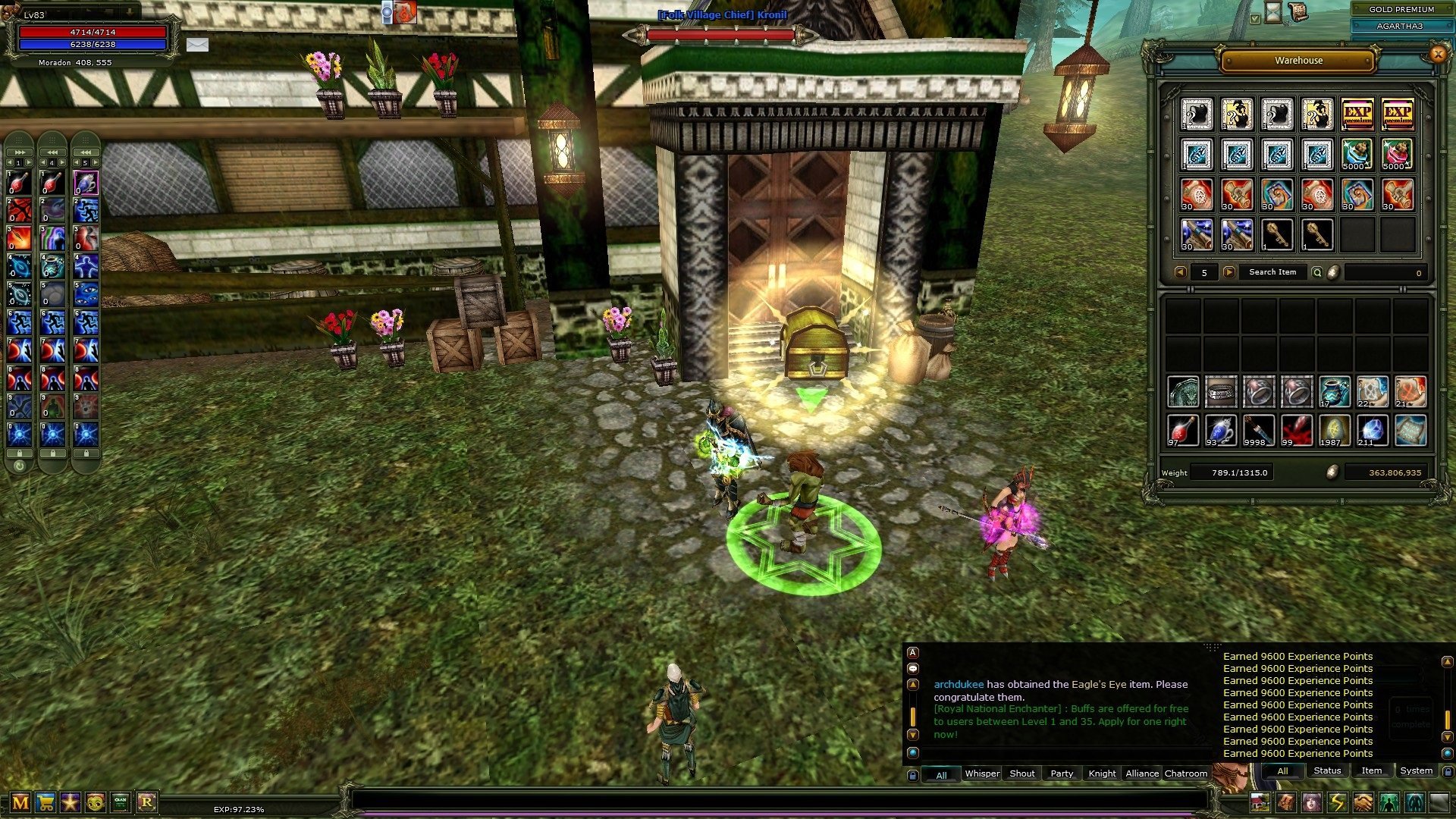The height and width of the screenshot is (819, 1456).
Task: Open the mail envelope icon
Action: click(x=197, y=45)
